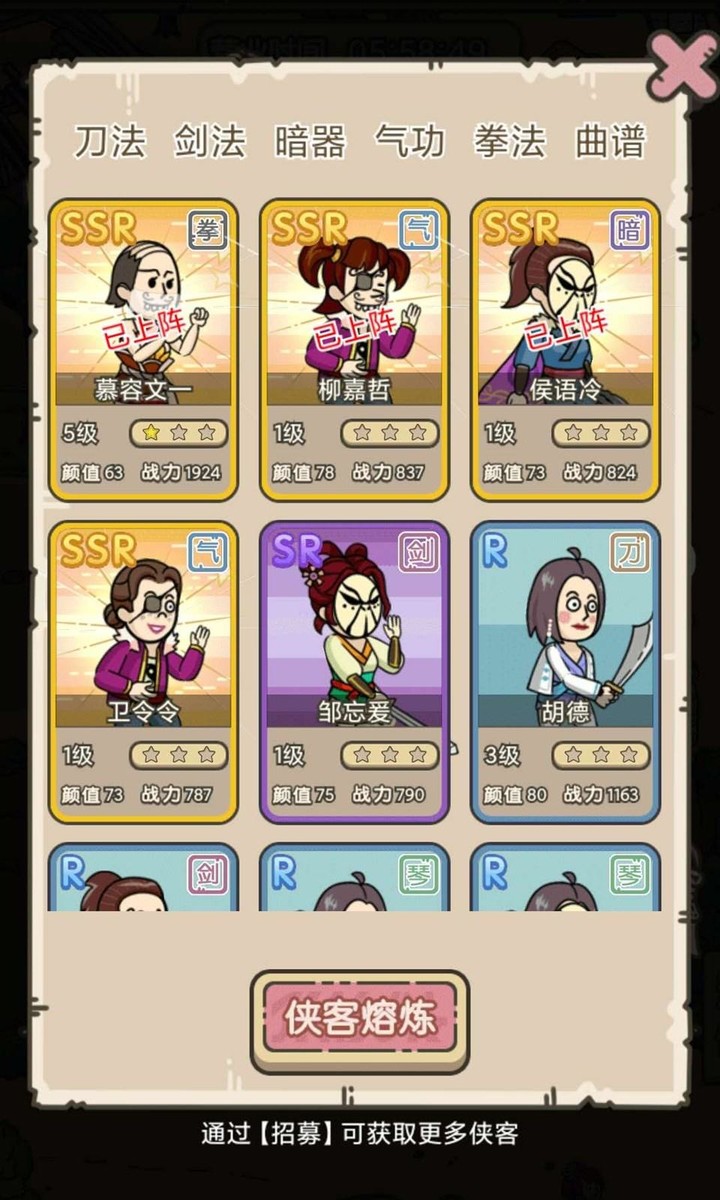Filter heroes by 曲谱
The width and height of the screenshot is (720, 1200).
point(610,141)
